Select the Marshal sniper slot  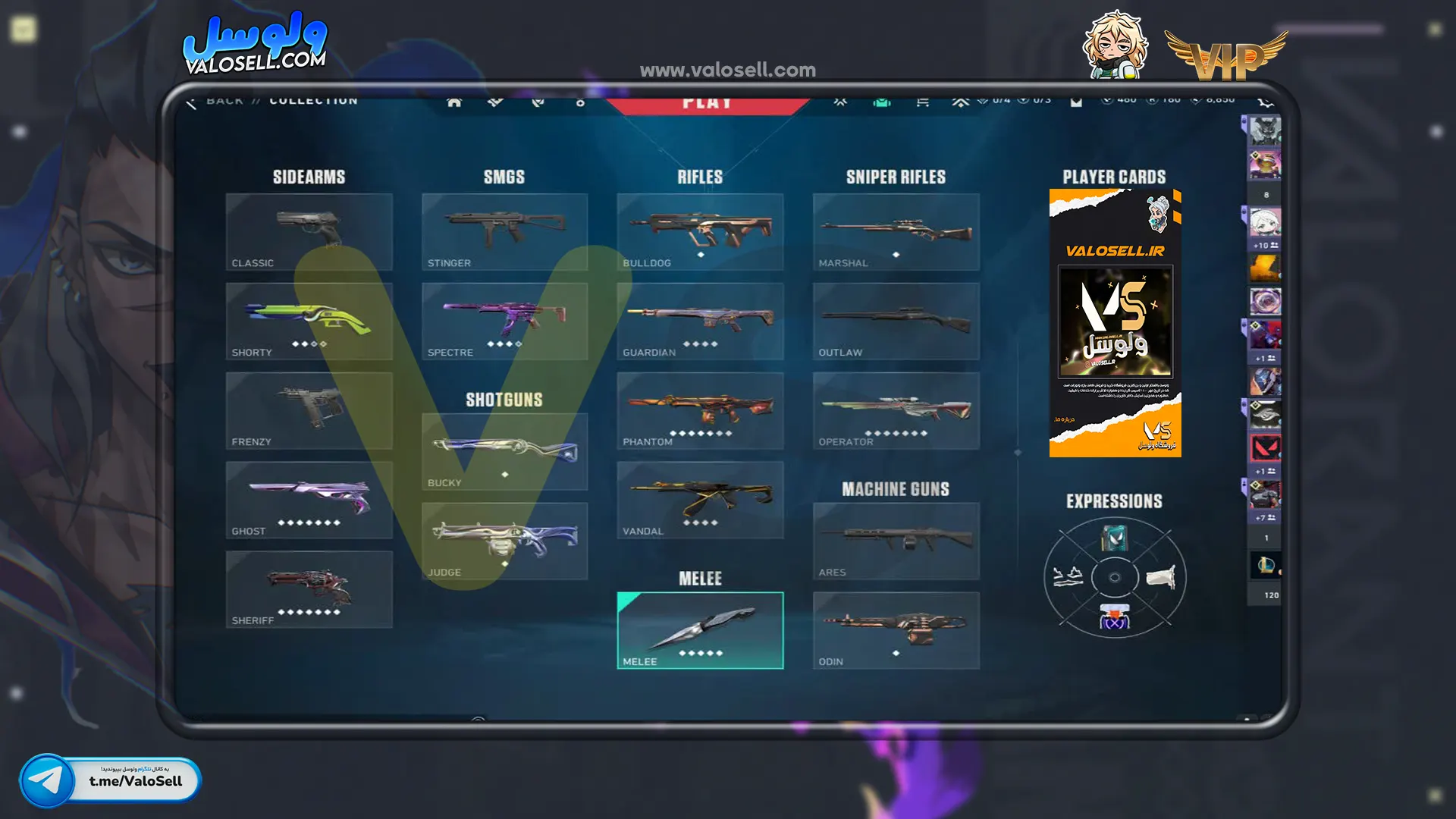pyautogui.click(x=896, y=231)
